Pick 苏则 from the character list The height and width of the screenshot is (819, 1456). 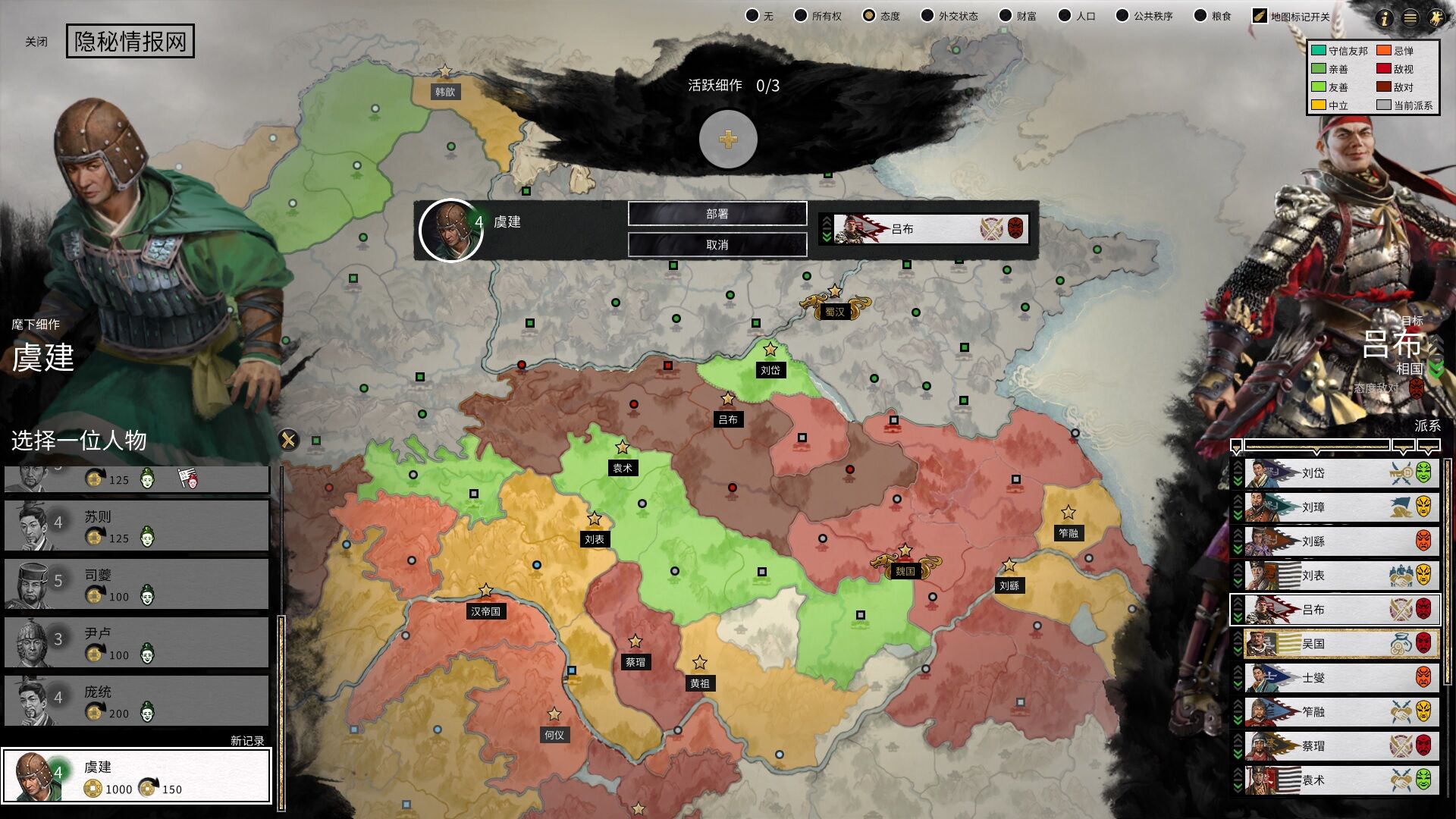136,526
